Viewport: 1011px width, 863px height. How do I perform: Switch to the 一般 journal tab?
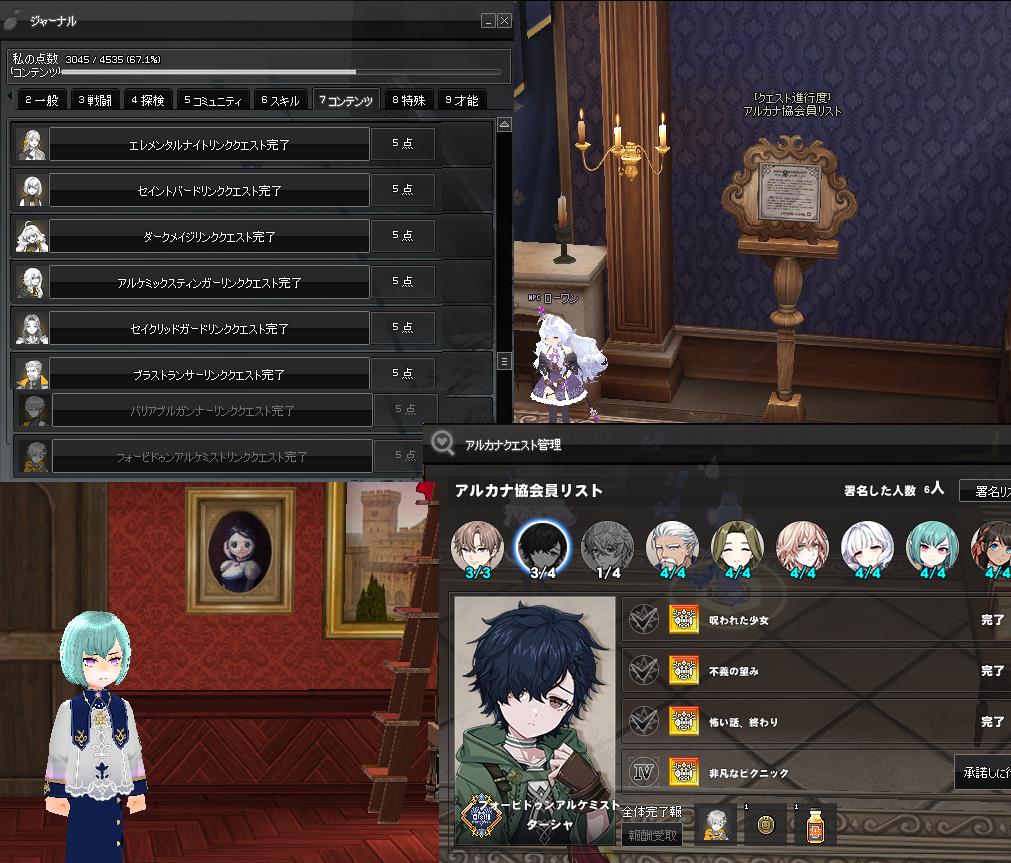point(41,100)
